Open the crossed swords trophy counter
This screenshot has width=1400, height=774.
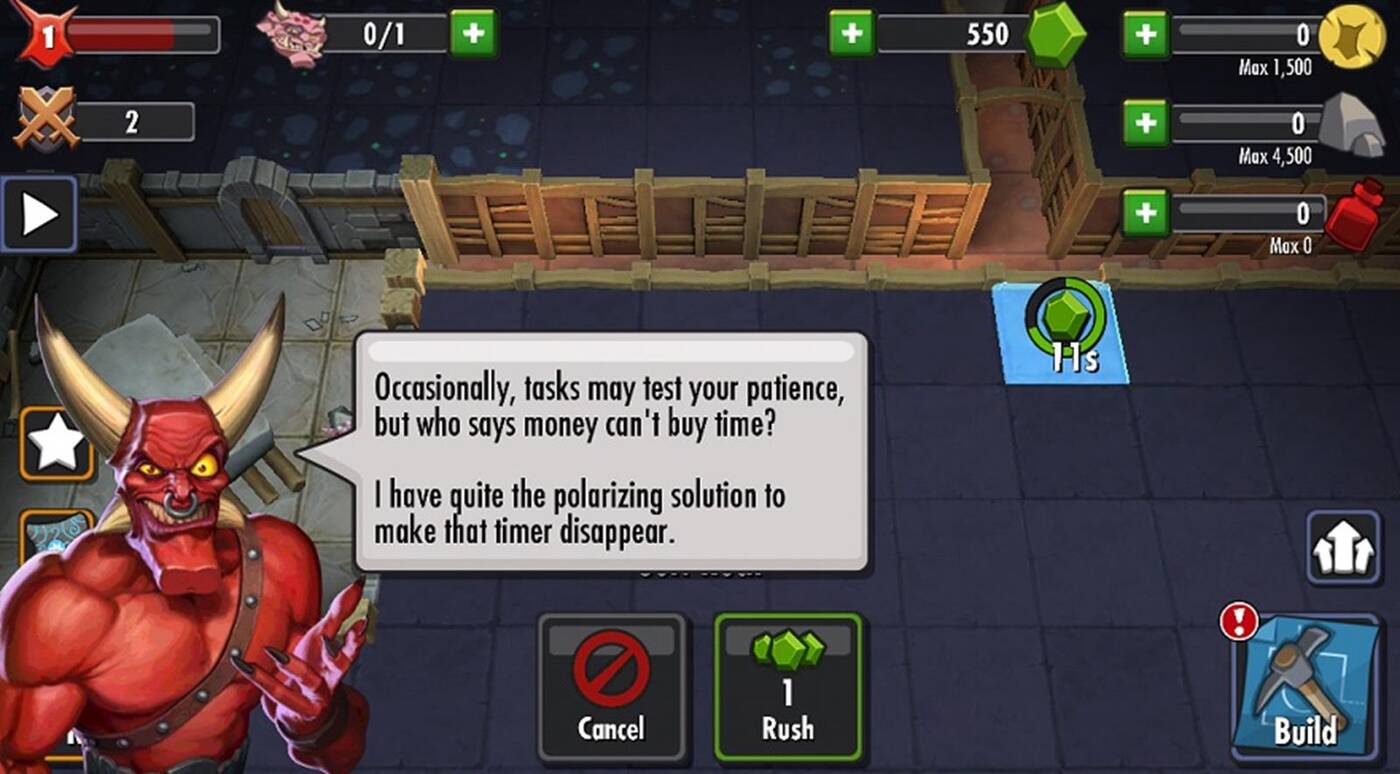(45, 121)
